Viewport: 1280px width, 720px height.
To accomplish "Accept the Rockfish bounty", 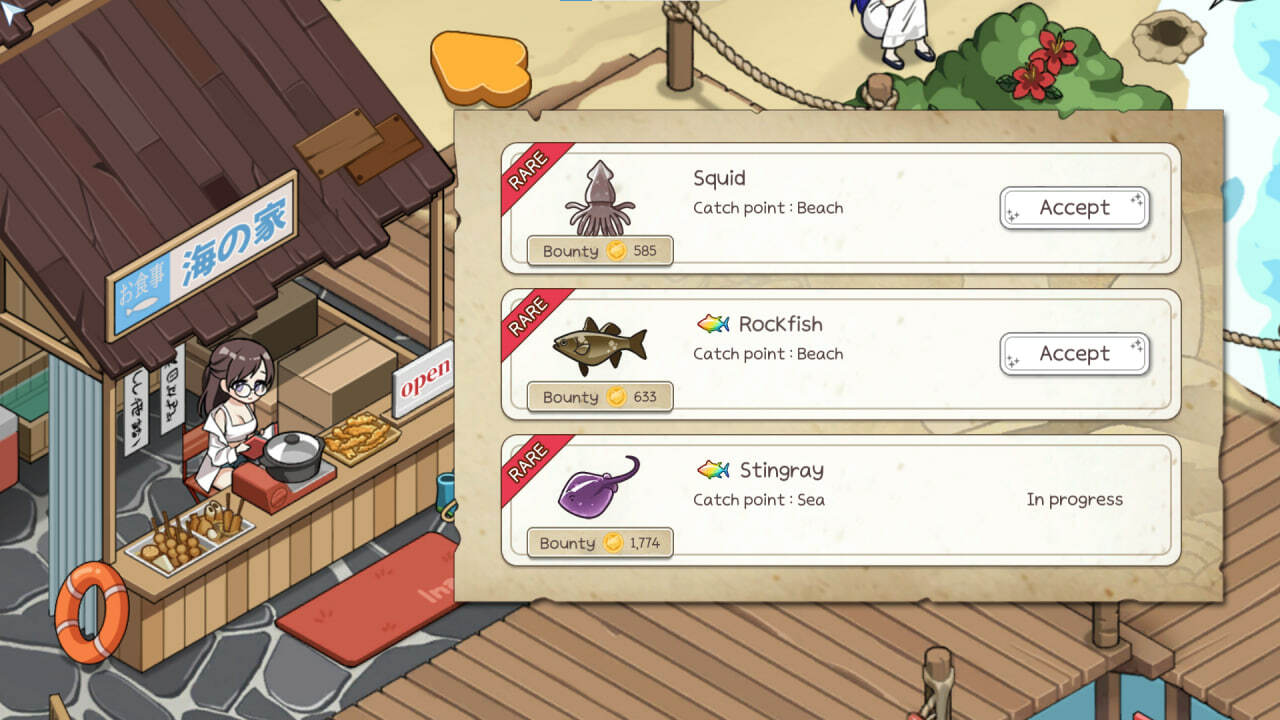I will pyautogui.click(x=1074, y=353).
